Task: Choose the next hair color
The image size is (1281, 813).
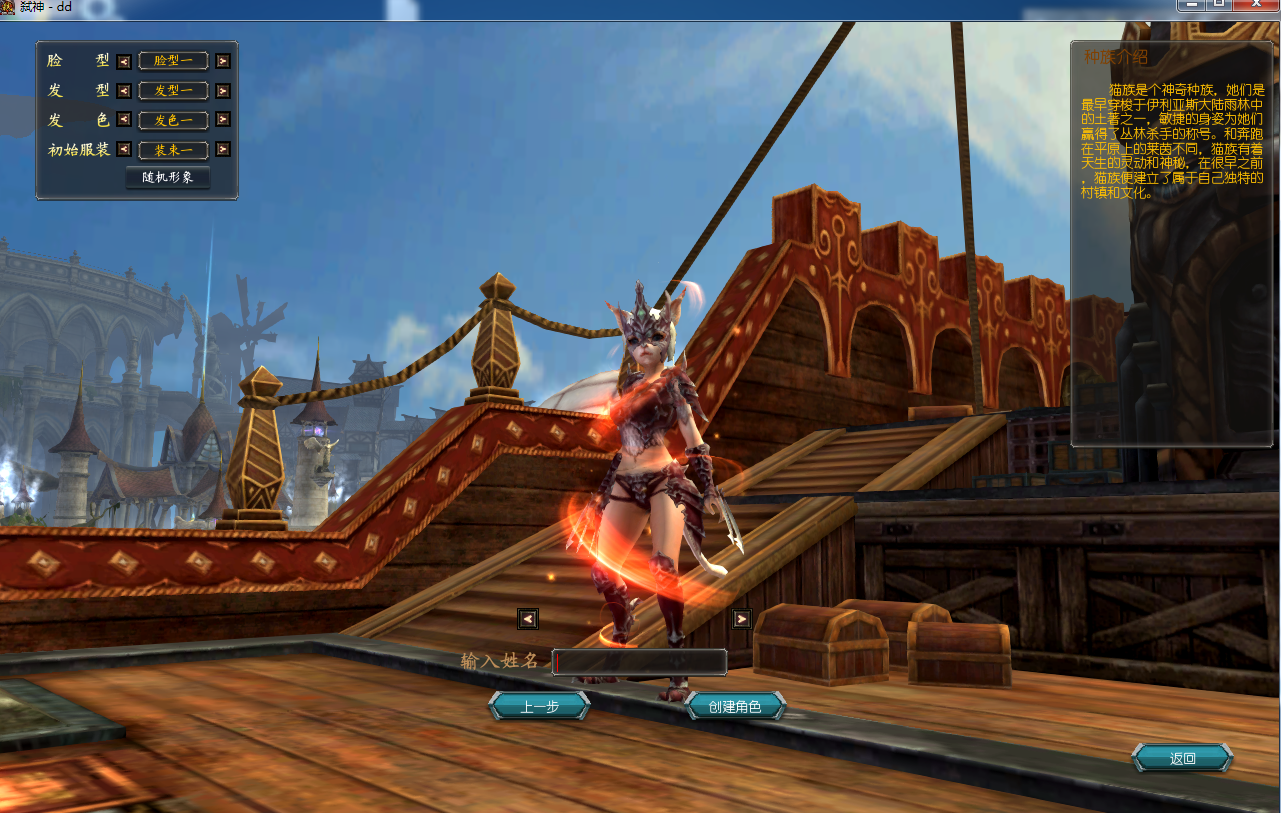Action: pyautogui.click(x=223, y=120)
